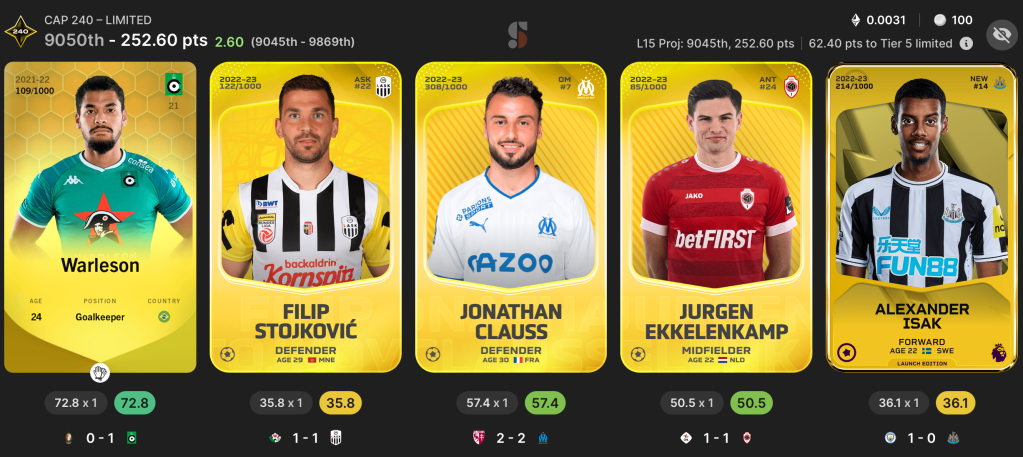
Task: Open the 0 - 1 match result
Action: [101, 437]
